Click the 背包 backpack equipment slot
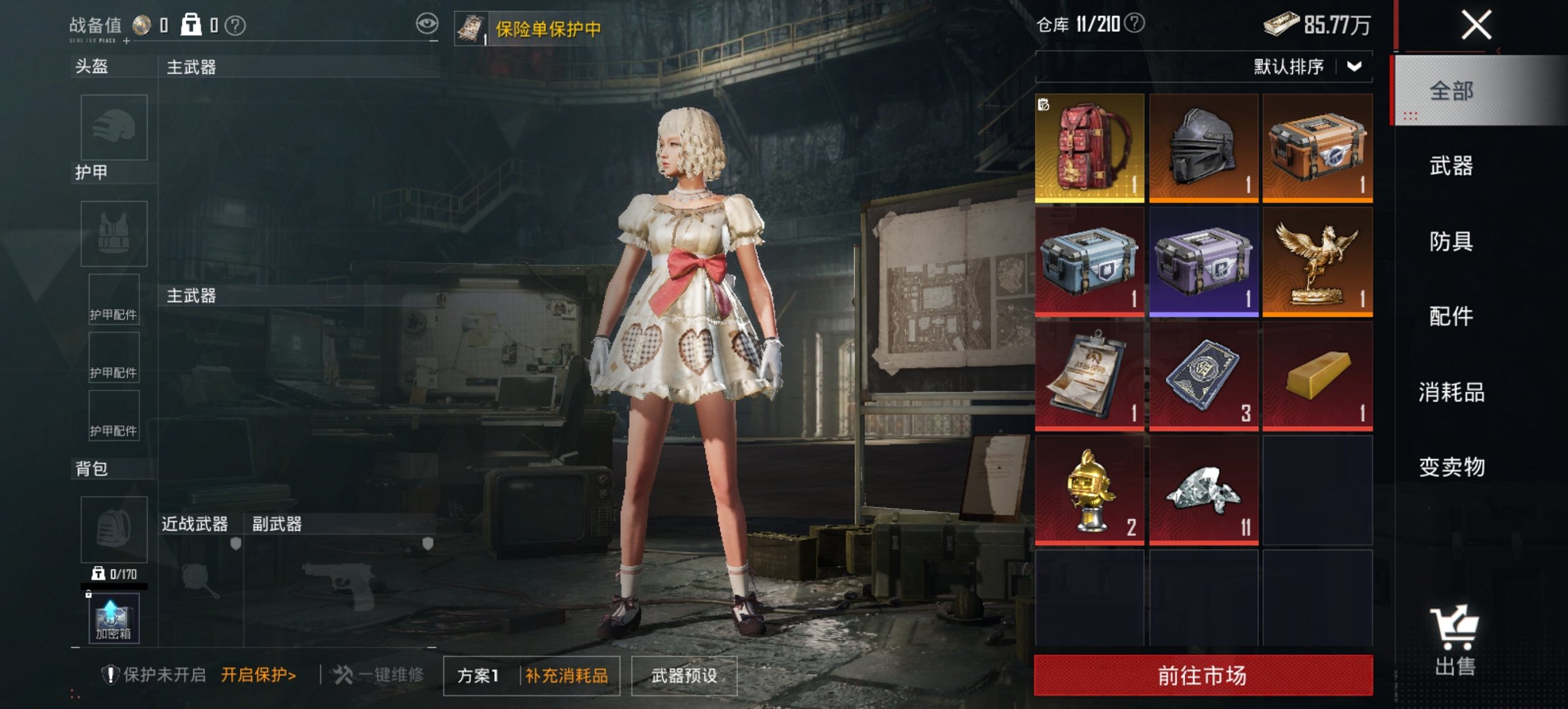1568x709 pixels. tap(113, 530)
